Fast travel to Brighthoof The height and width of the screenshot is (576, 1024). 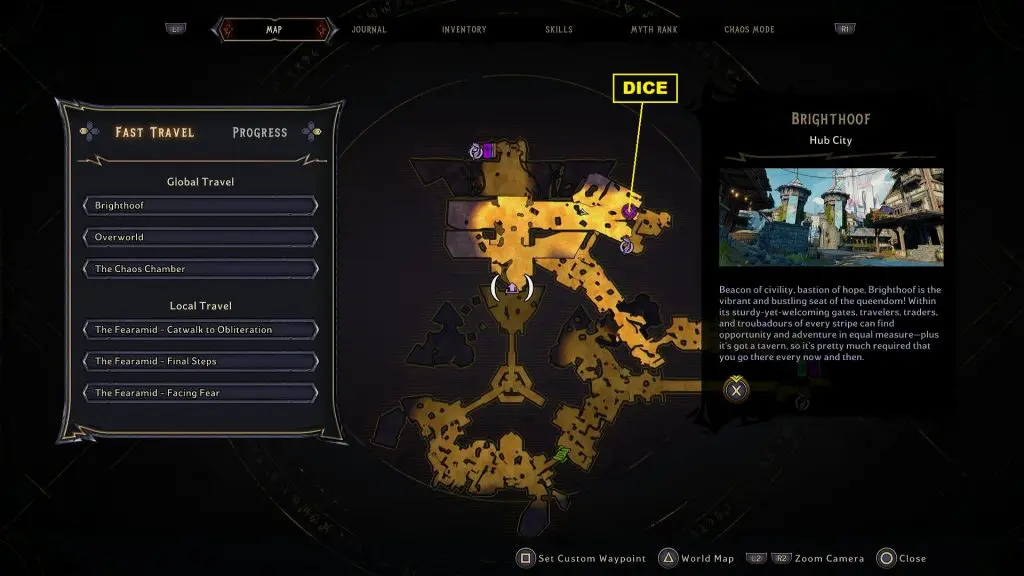200,206
